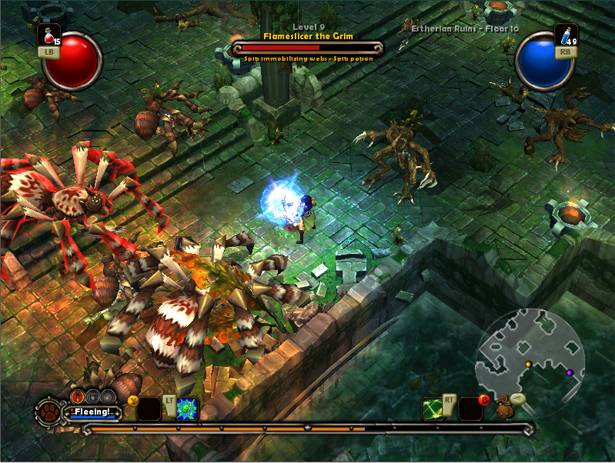Use the red health potion icon
Screen dimensions: 615x463
point(47,35)
